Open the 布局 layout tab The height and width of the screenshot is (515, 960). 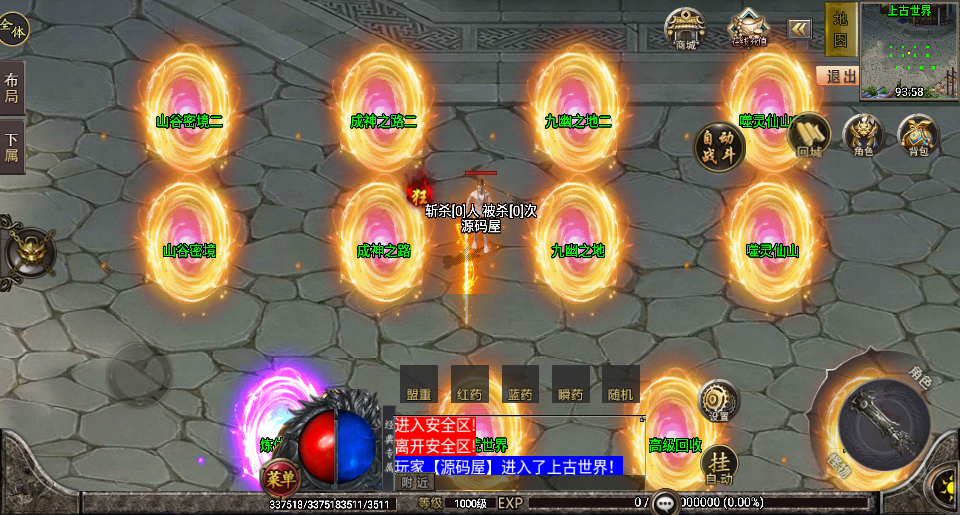point(12,88)
